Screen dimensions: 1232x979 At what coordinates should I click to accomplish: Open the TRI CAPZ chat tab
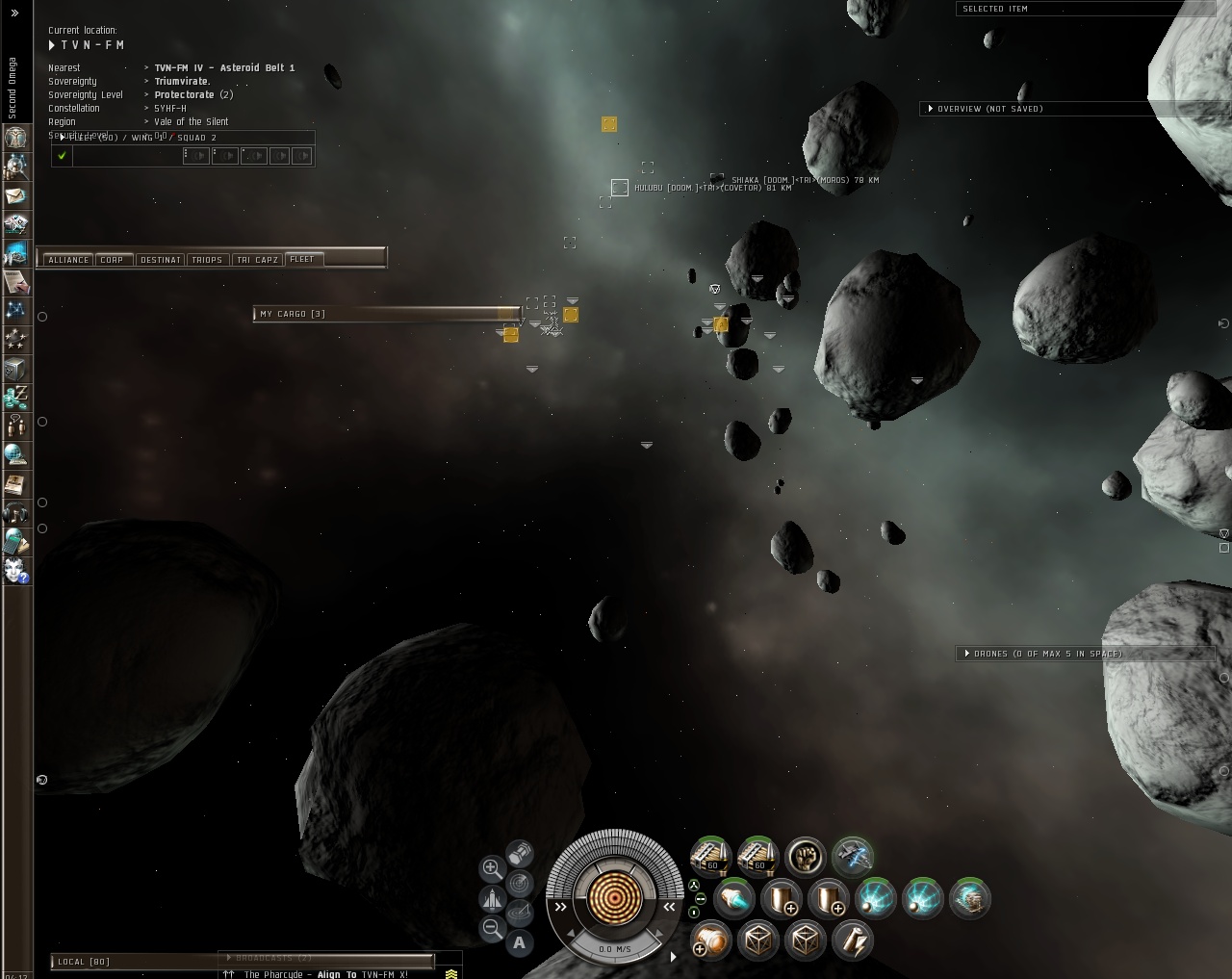tap(257, 260)
